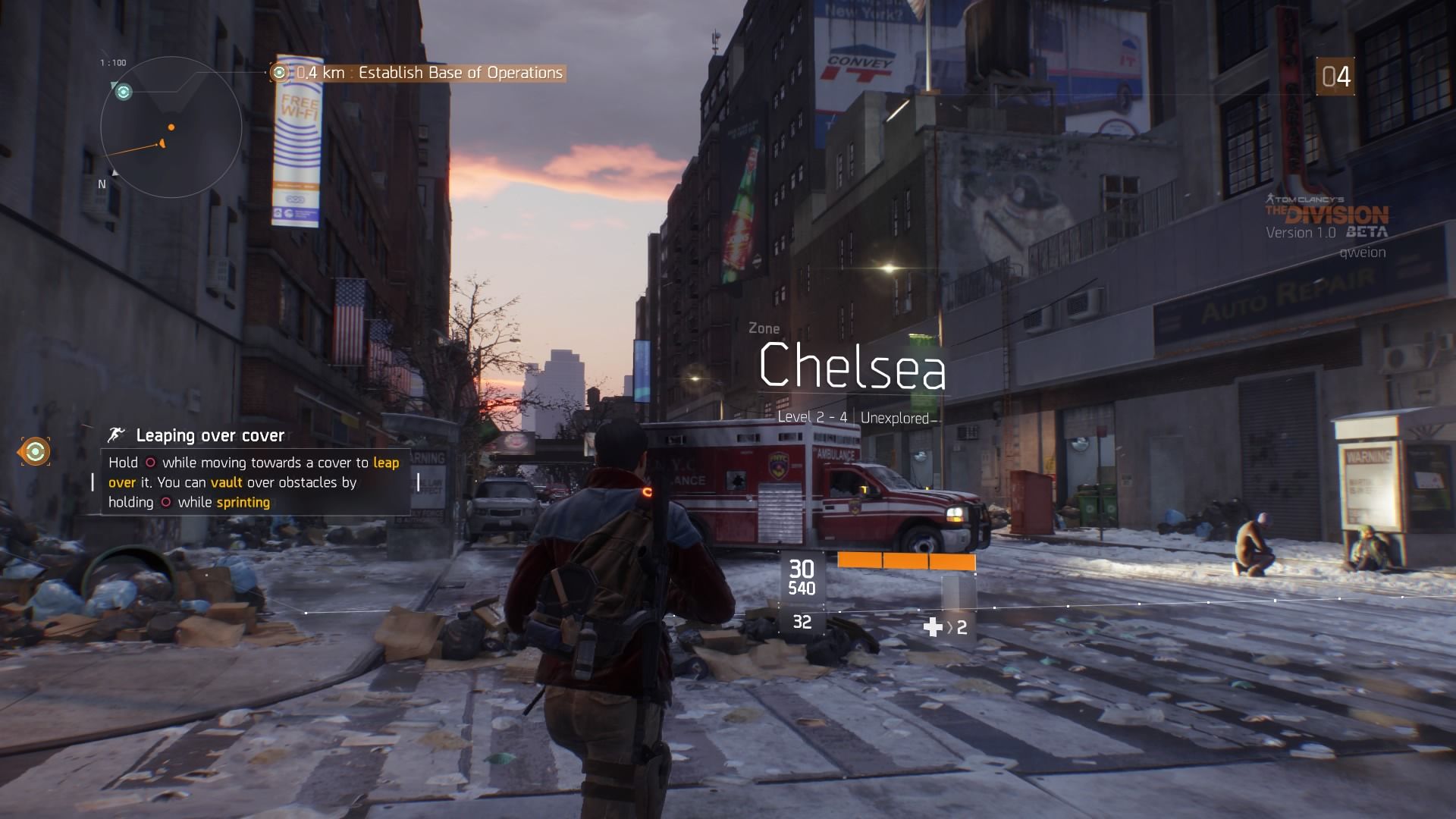Click the orange mission waypoint icon
The height and width of the screenshot is (819, 1456).
point(34,452)
